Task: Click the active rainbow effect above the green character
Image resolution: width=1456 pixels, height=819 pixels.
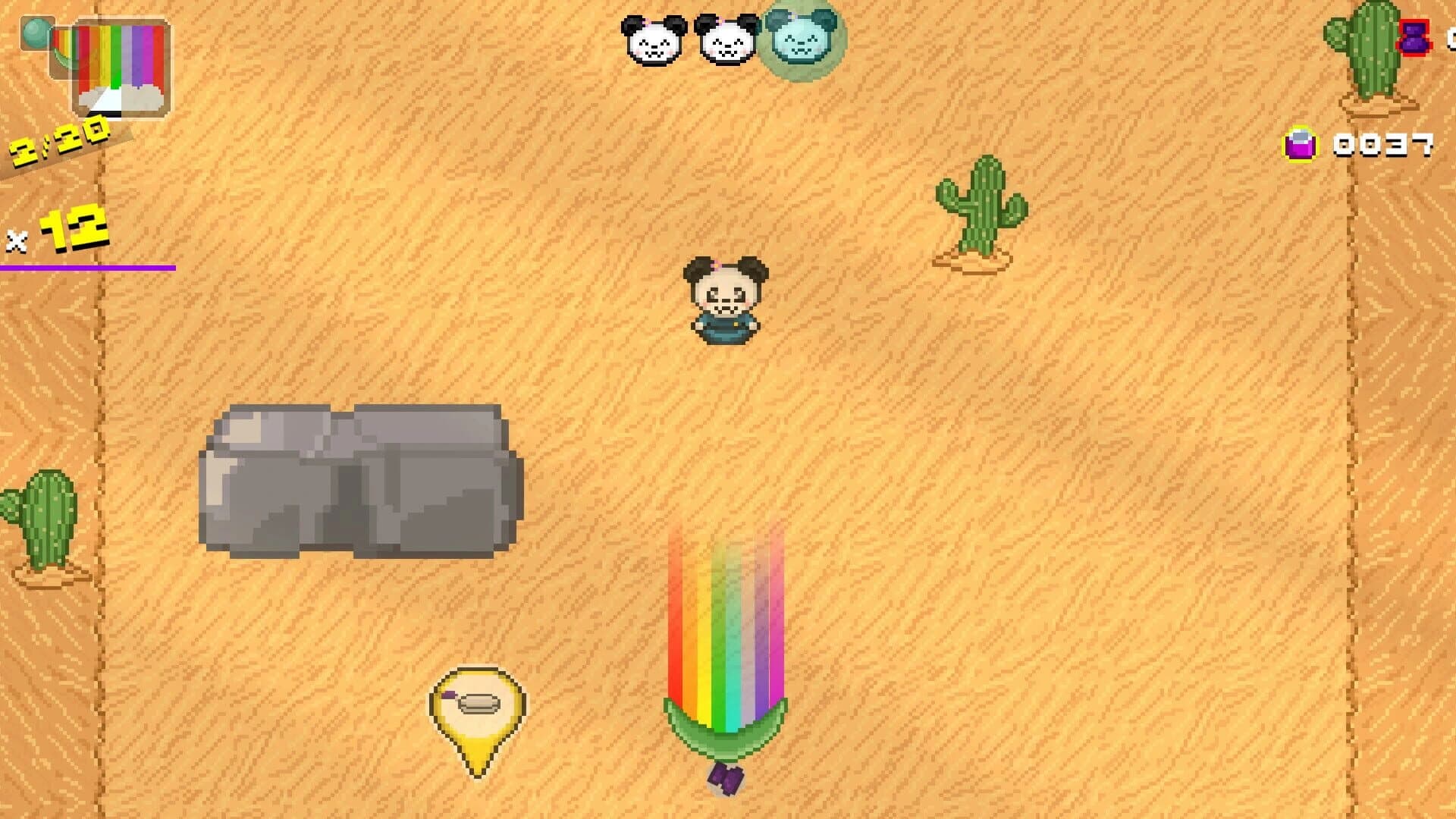Action: tap(728, 607)
